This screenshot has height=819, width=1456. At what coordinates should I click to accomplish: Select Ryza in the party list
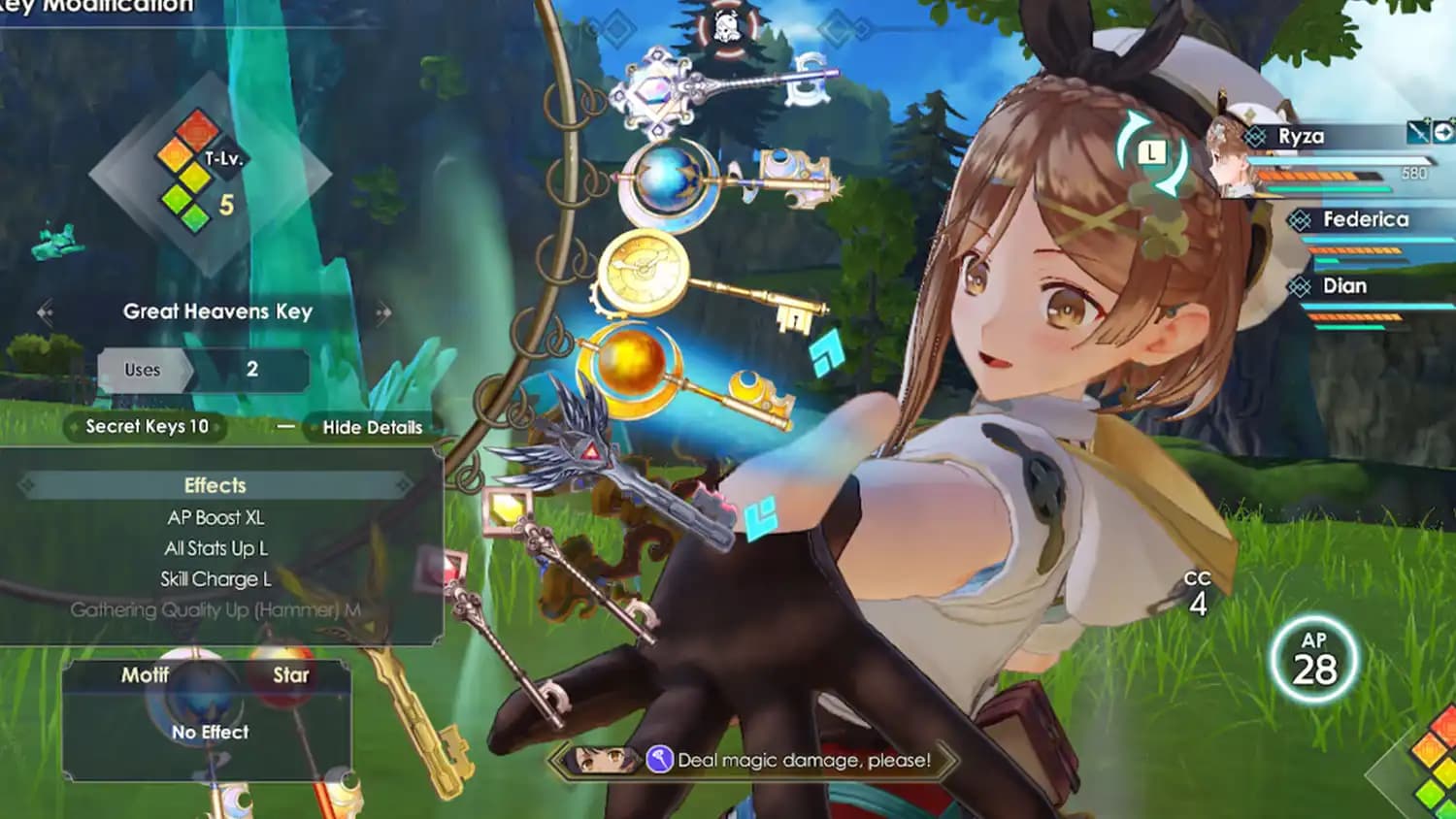click(x=1301, y=137)
